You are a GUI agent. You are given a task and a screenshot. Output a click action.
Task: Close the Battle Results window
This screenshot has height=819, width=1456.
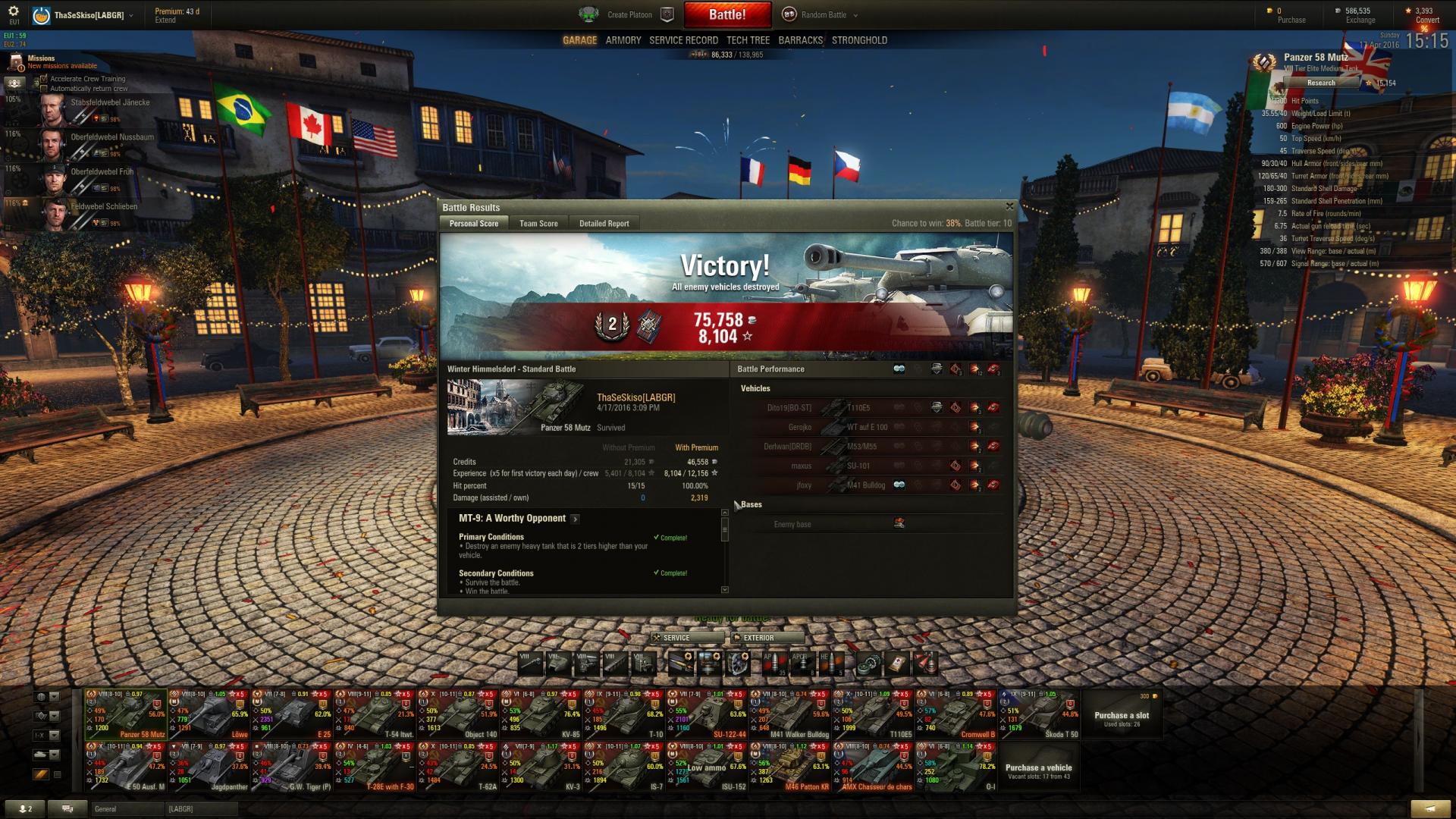[1009, 206]
